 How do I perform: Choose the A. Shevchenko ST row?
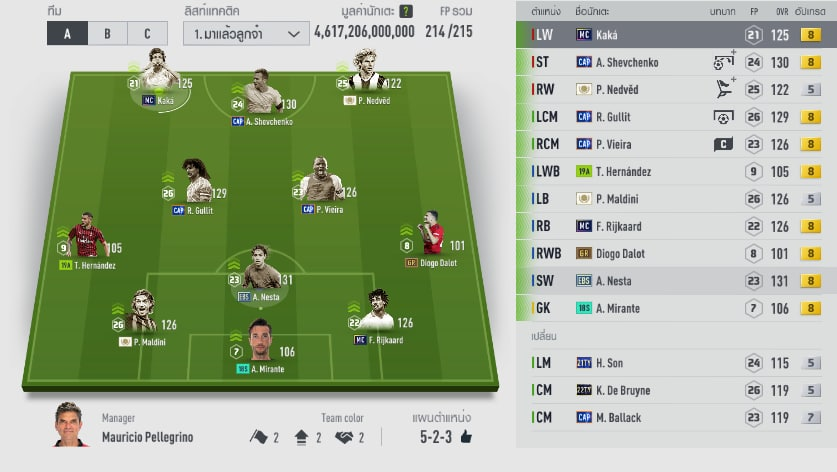point(676,62)
